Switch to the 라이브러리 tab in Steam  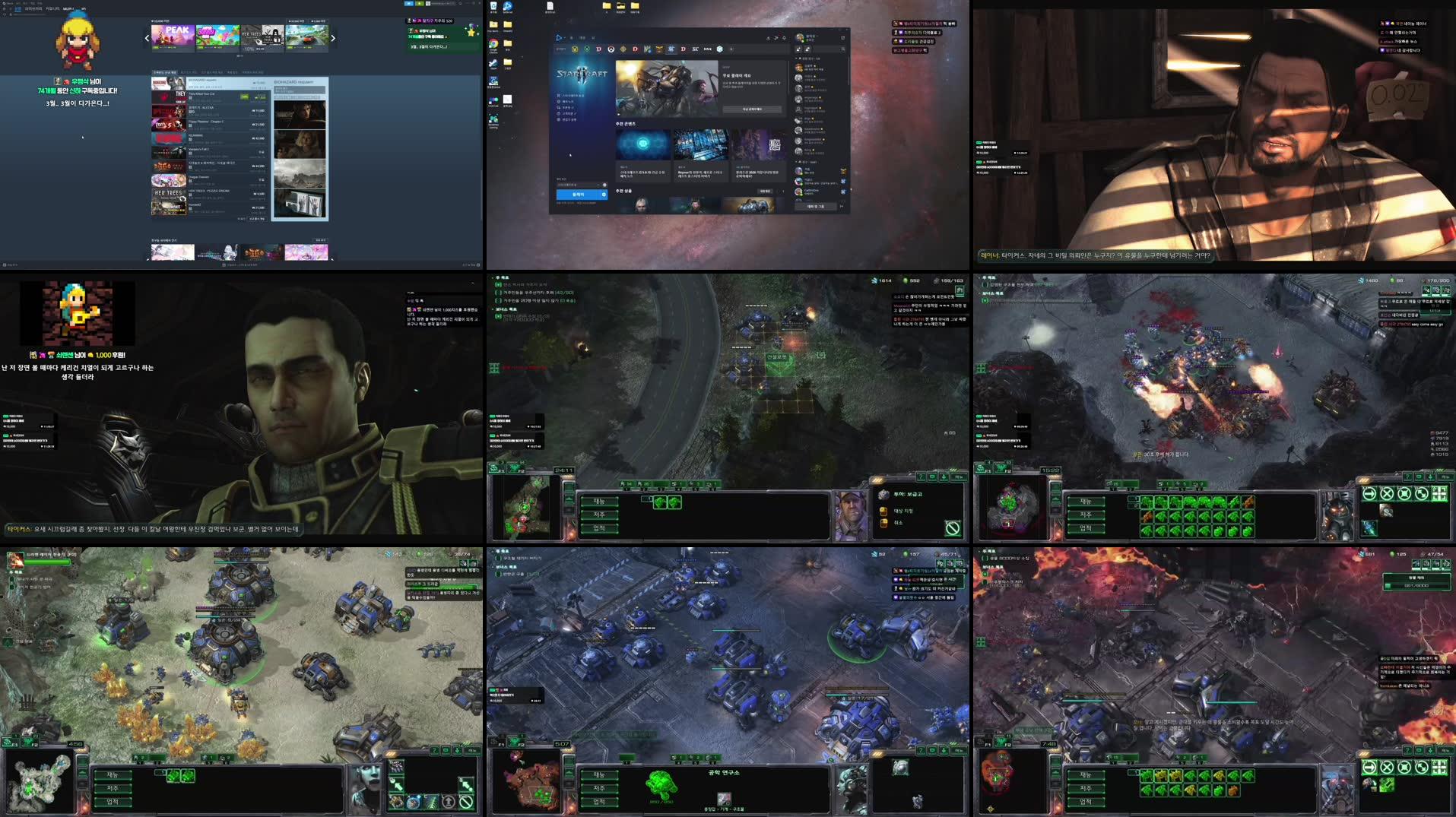pos(33,9)
